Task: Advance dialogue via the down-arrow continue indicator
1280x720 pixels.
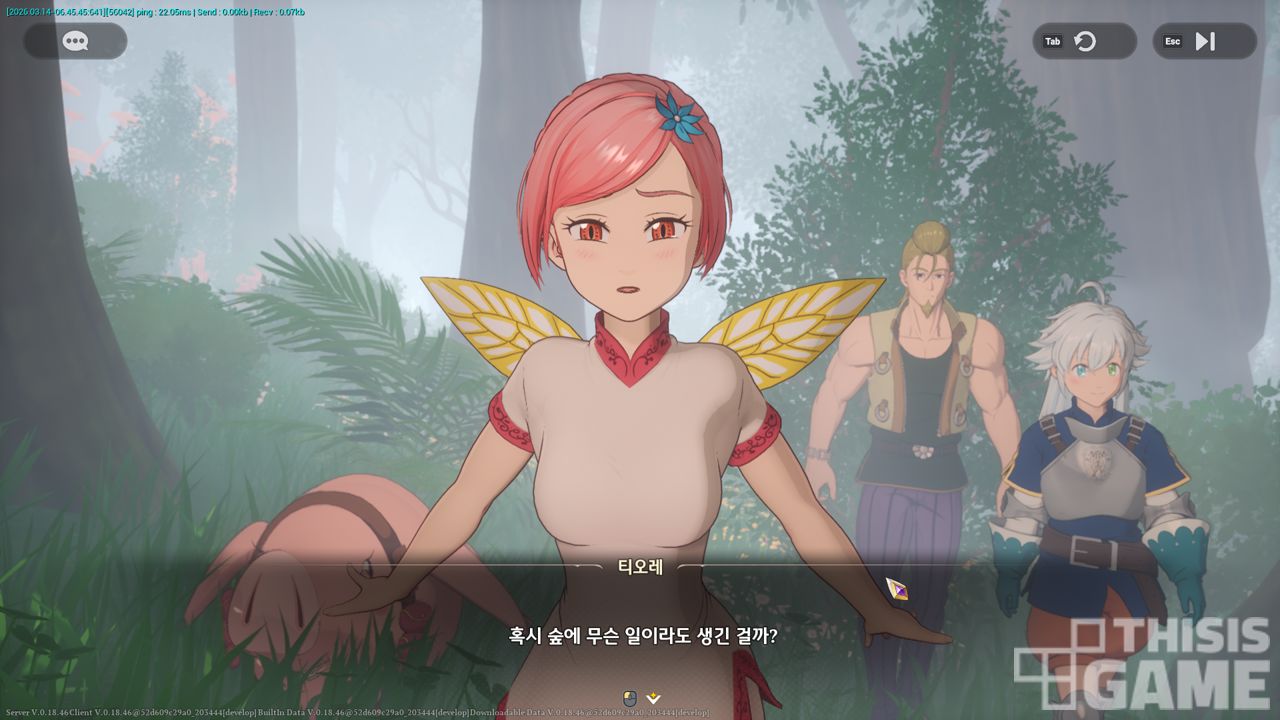Action: [x=654, y=697]
